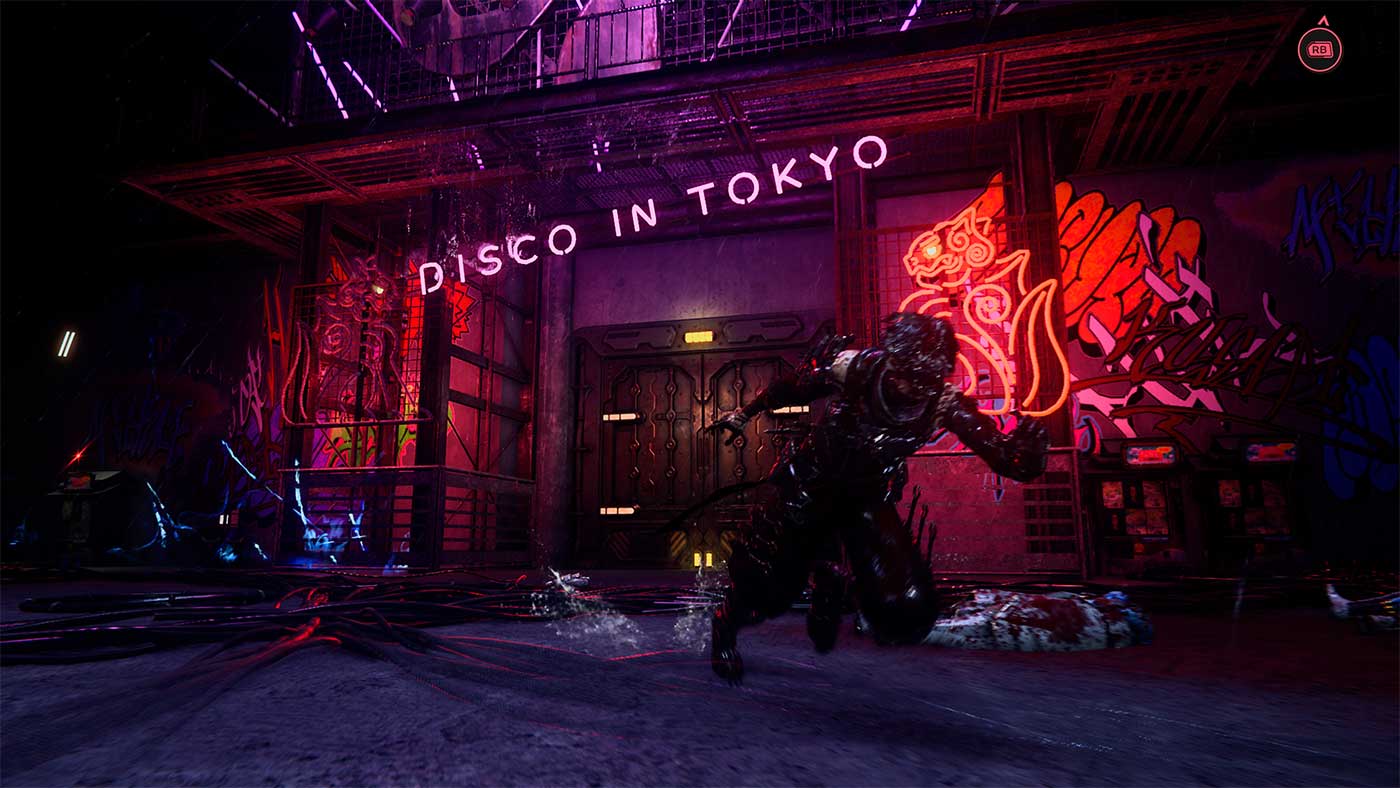1400x788 pixels.
Task: Click the RB ability prompt icon
Action: point(1318,47)
